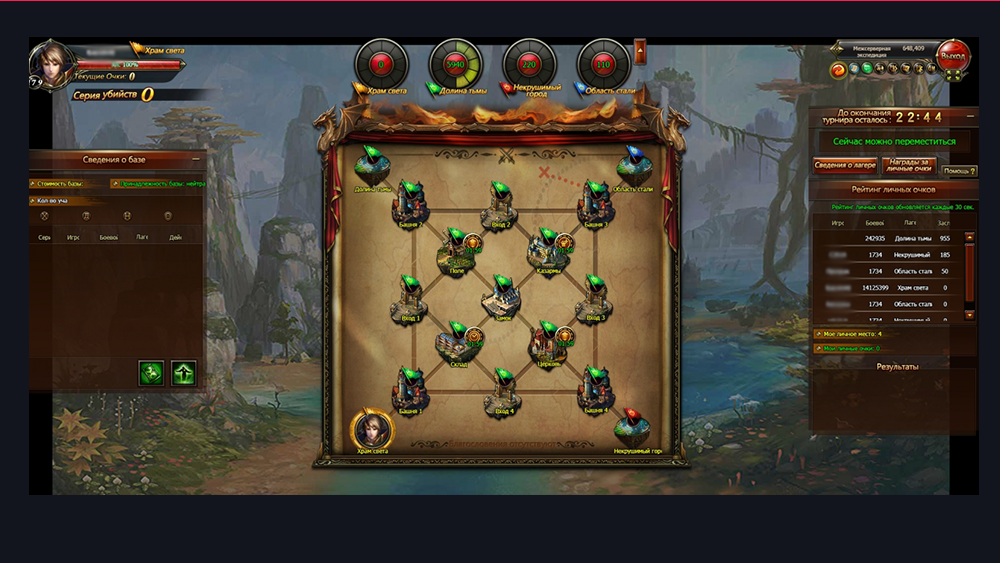Click the player portrait avatar
The image size is (1000, 563).
(49, 61)
